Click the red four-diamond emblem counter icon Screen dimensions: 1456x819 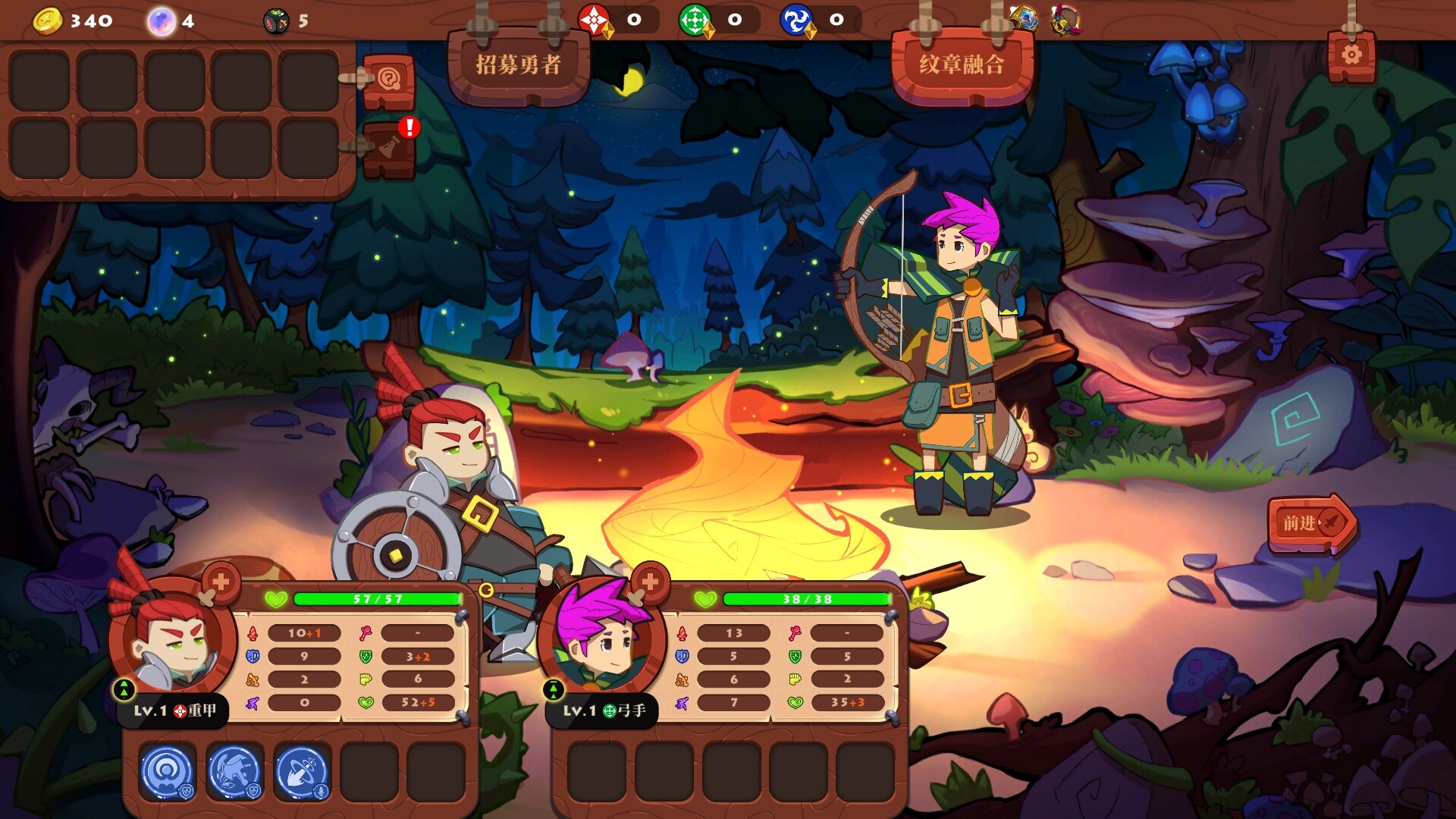(594, 20)
